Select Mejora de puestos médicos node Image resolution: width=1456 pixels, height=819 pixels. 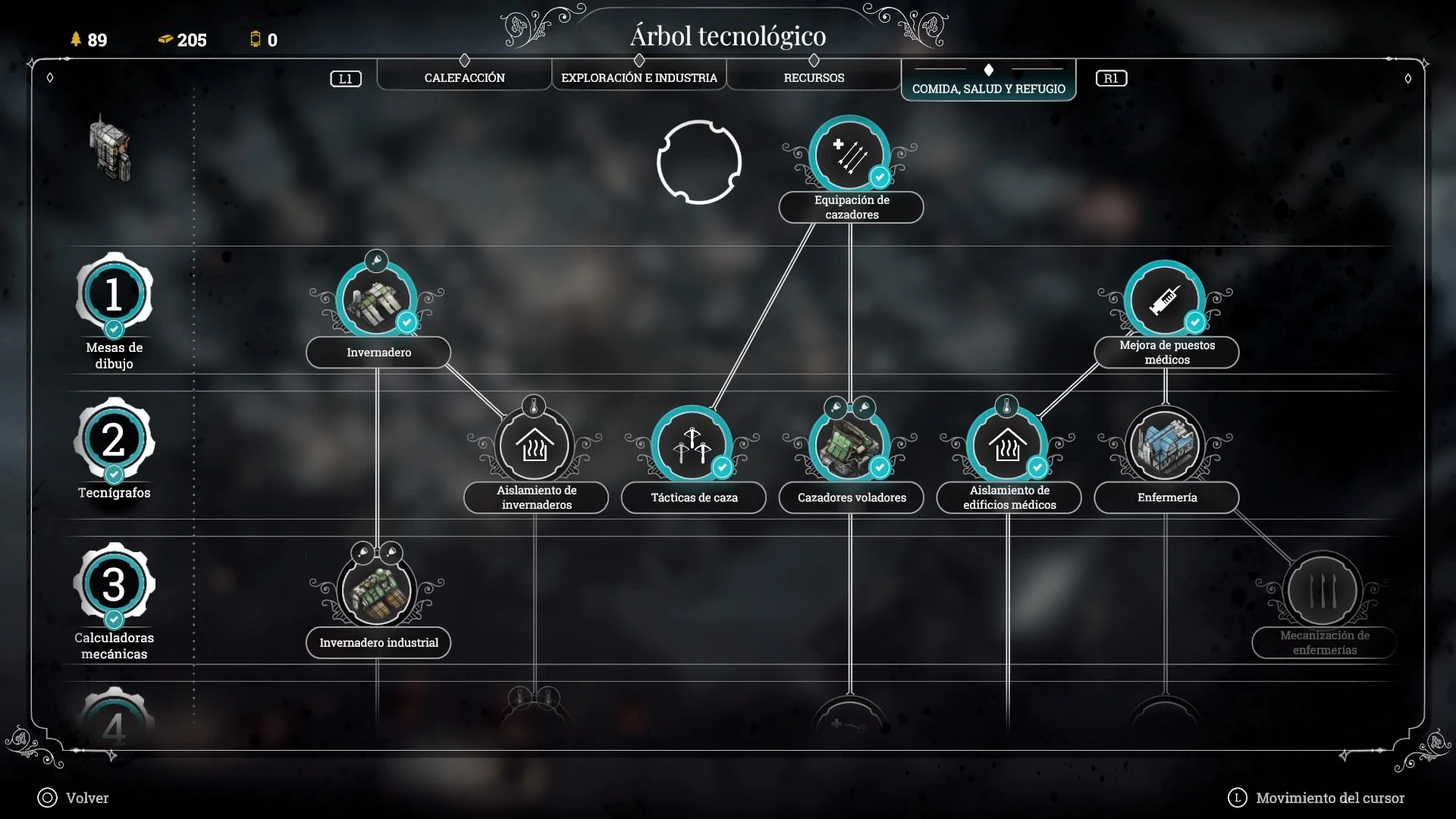(1165, 300)
